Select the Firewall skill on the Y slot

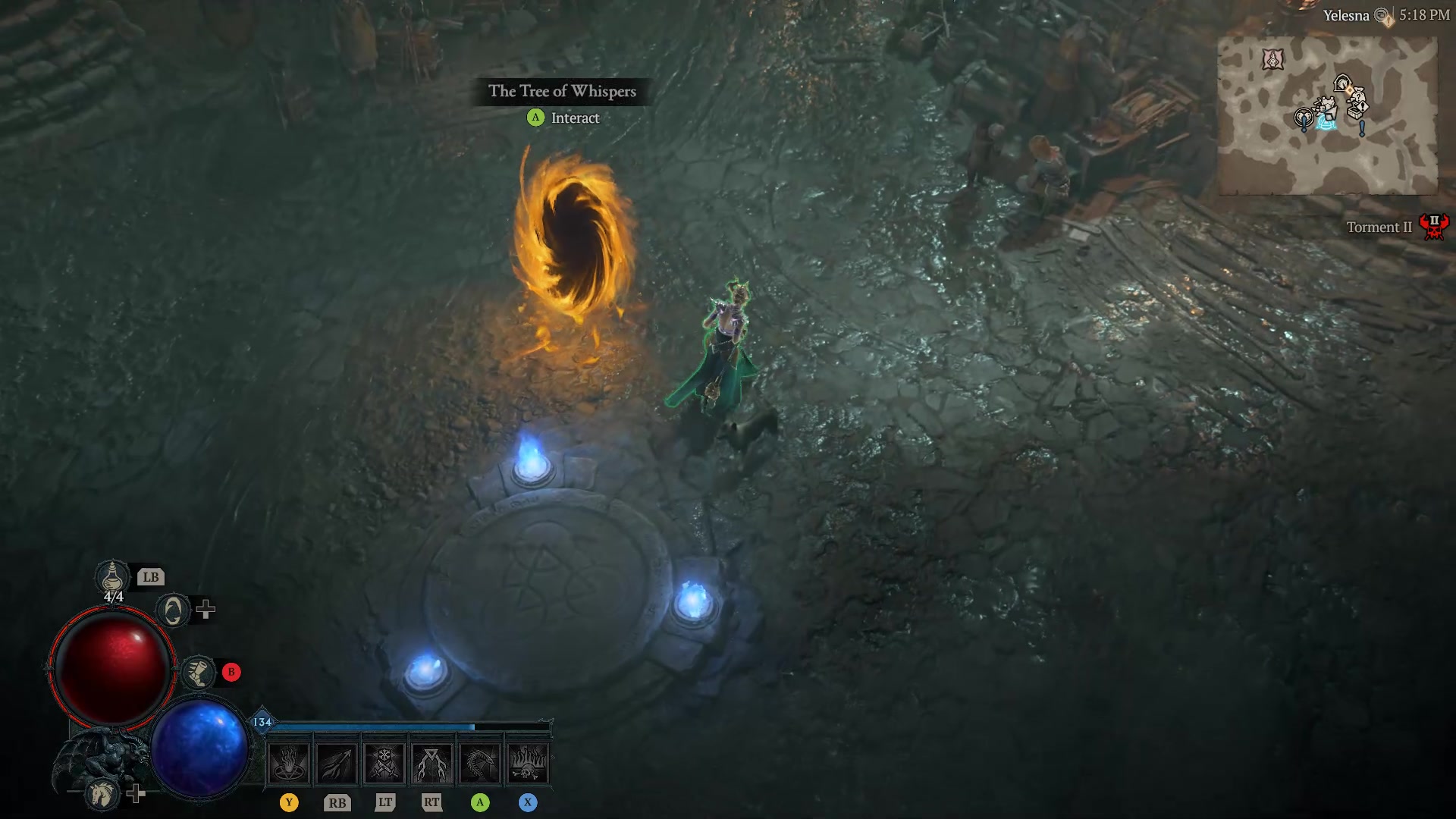(x=288, y=763)
